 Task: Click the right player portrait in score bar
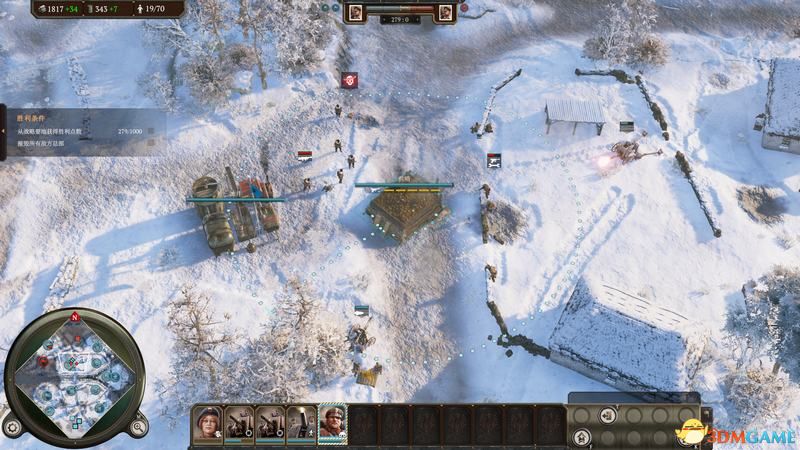pyautogui.click(x=445, y=13)
